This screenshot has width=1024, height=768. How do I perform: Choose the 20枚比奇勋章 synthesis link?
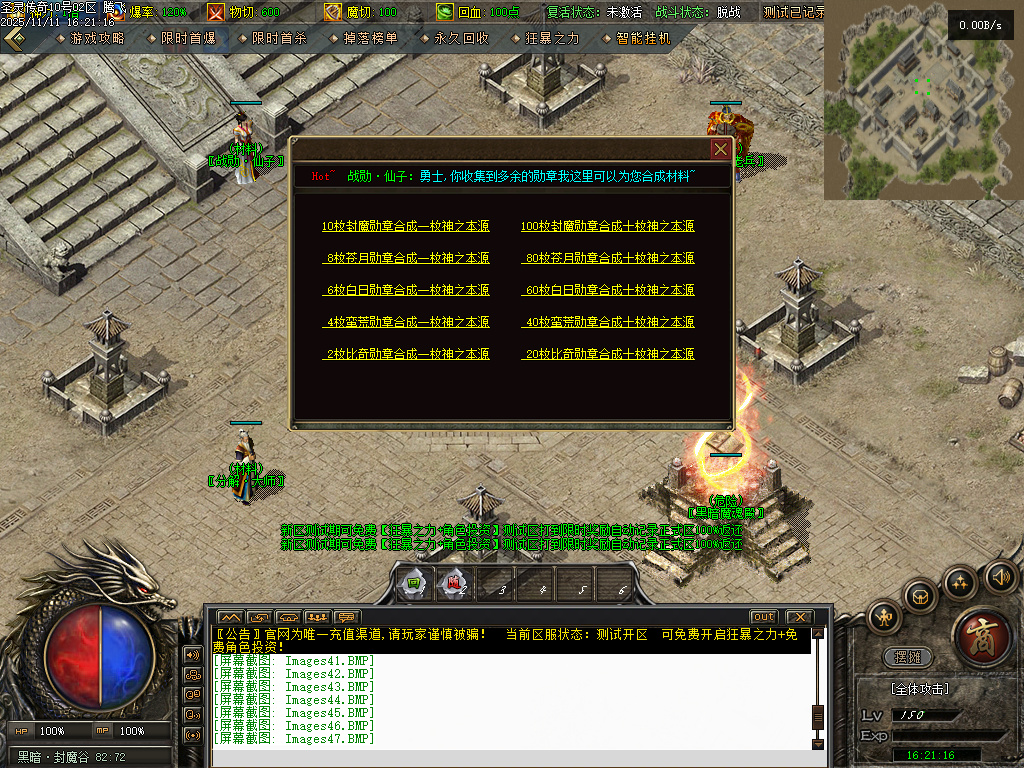click(608, 355)
